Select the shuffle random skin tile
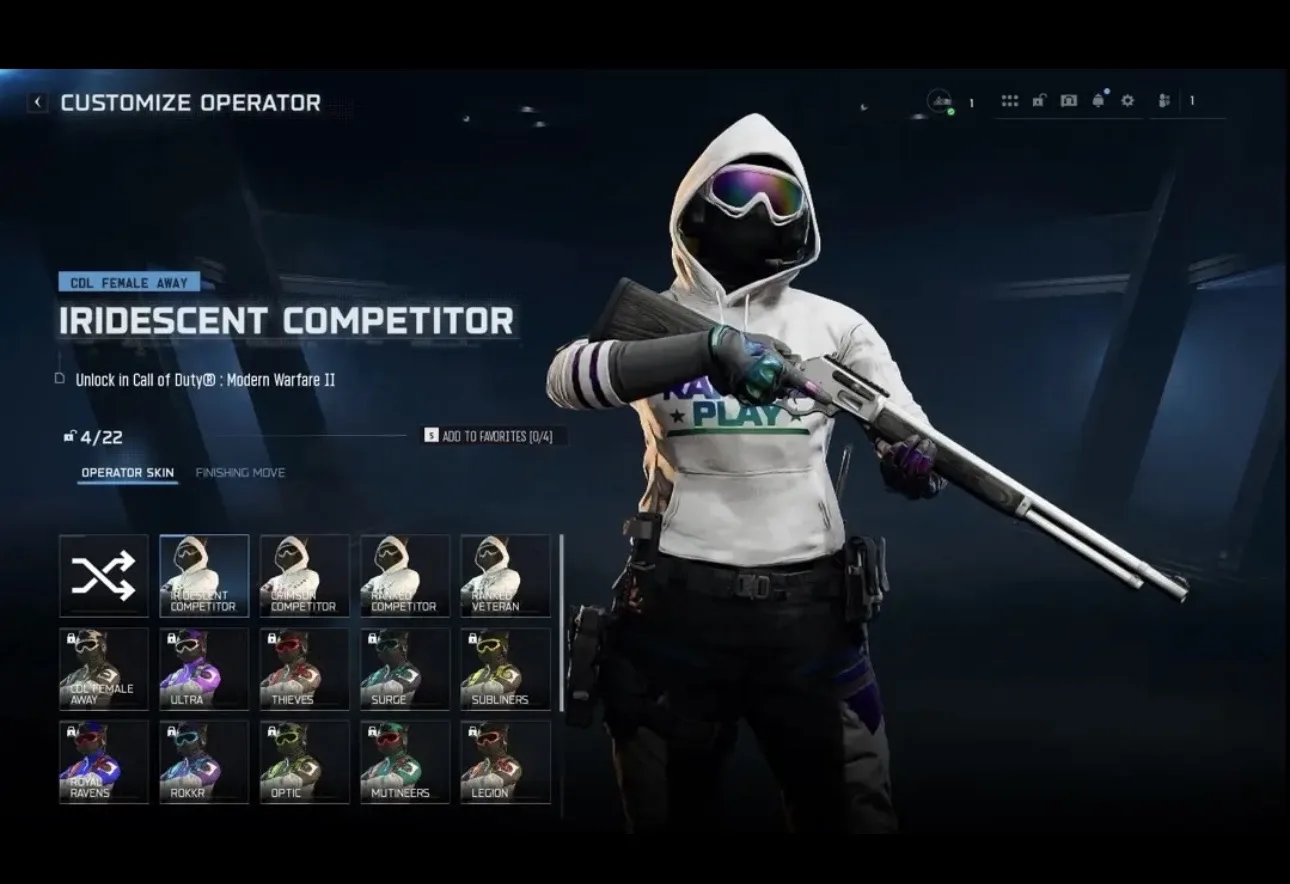The image size is (1290, 884). 104,576
